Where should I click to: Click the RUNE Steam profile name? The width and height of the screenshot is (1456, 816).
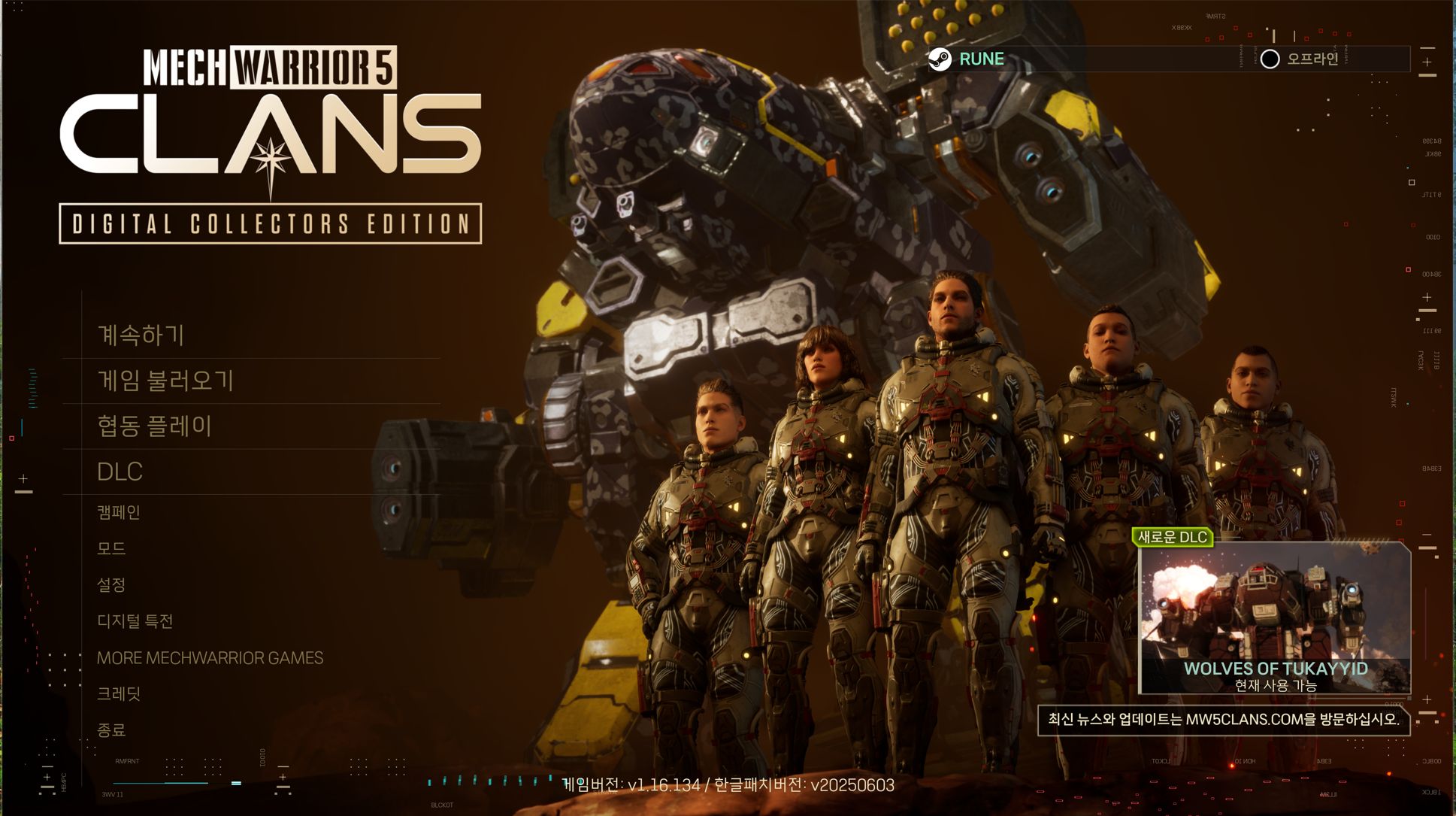pos(981,59)
